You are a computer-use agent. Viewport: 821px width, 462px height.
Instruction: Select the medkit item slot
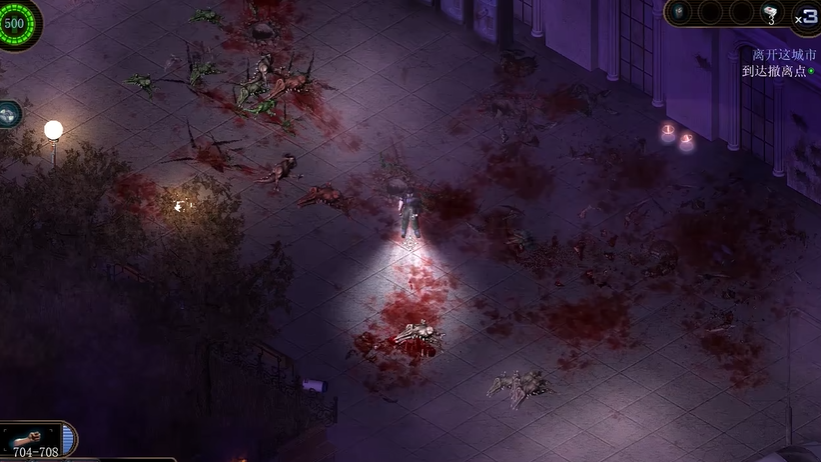pyautogui.click(x=770, y=13)
